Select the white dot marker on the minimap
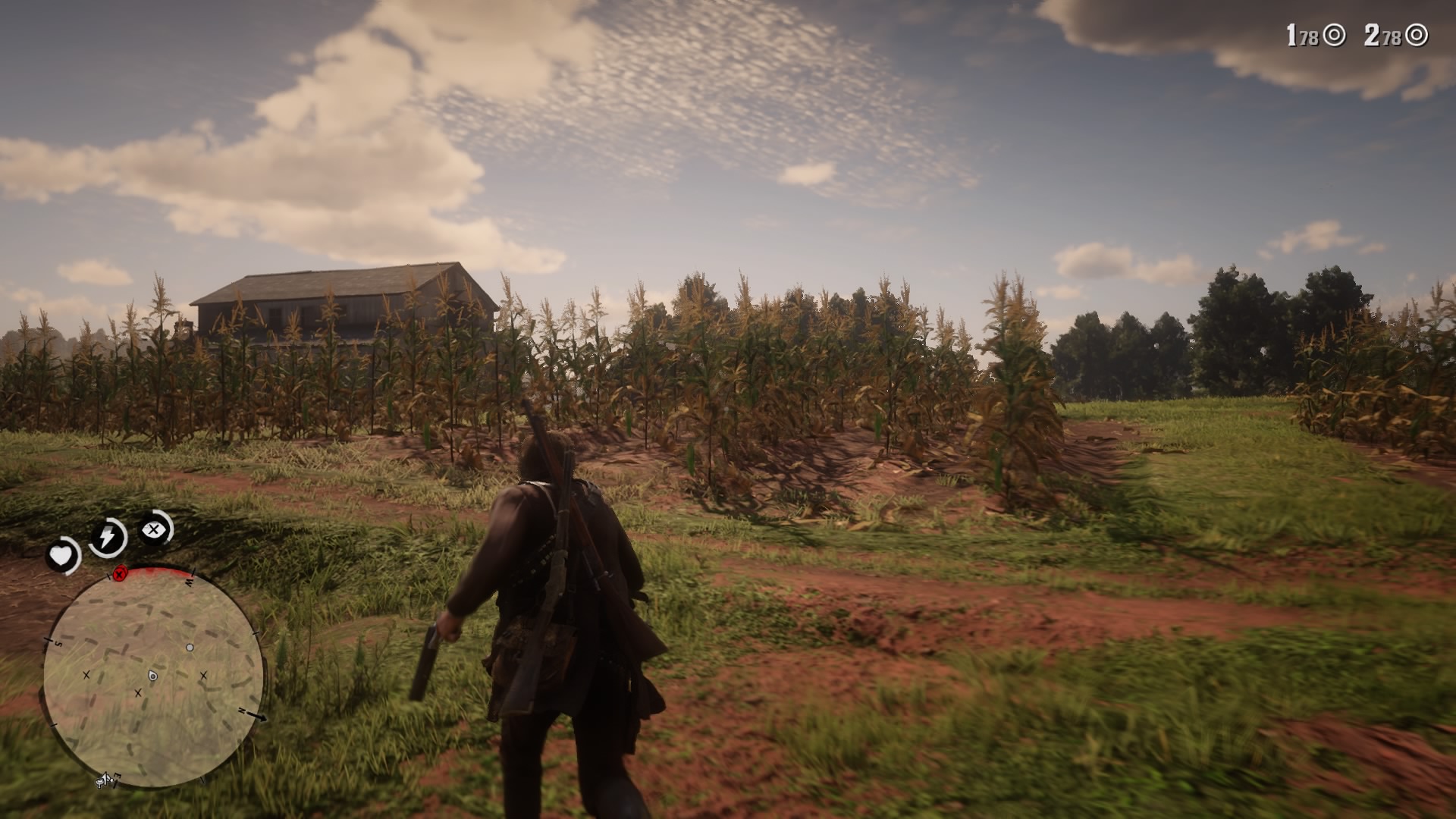The height and width of the screenshot is (819, 1456). 190,647
